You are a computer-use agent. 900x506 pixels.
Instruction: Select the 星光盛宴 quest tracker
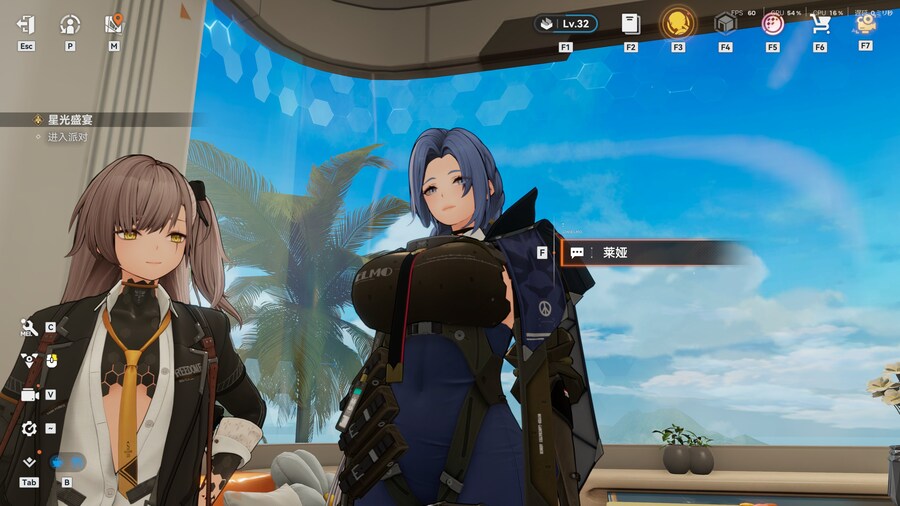[70, 120]
